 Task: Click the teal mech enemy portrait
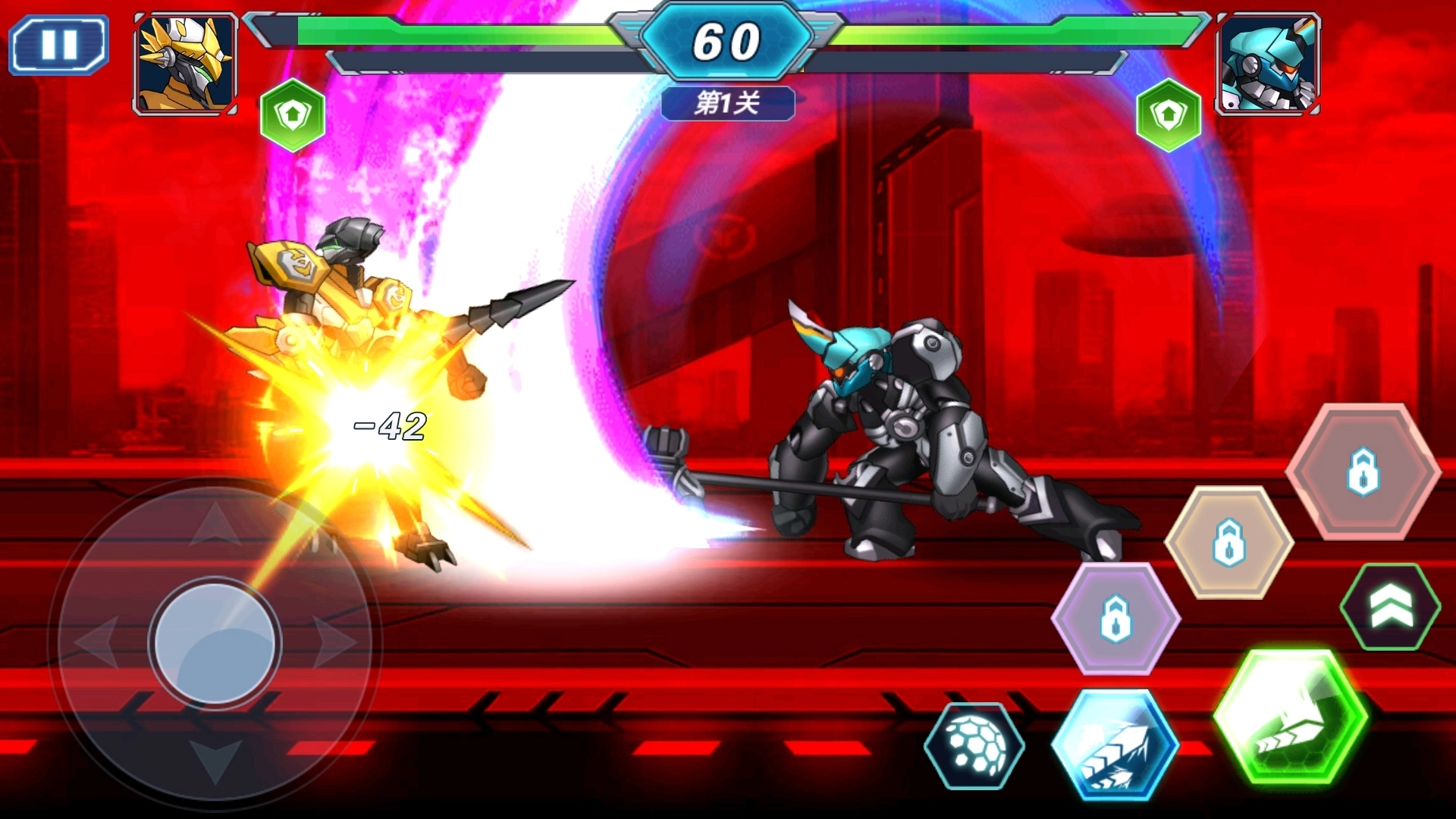click(x=1267, y=64)
